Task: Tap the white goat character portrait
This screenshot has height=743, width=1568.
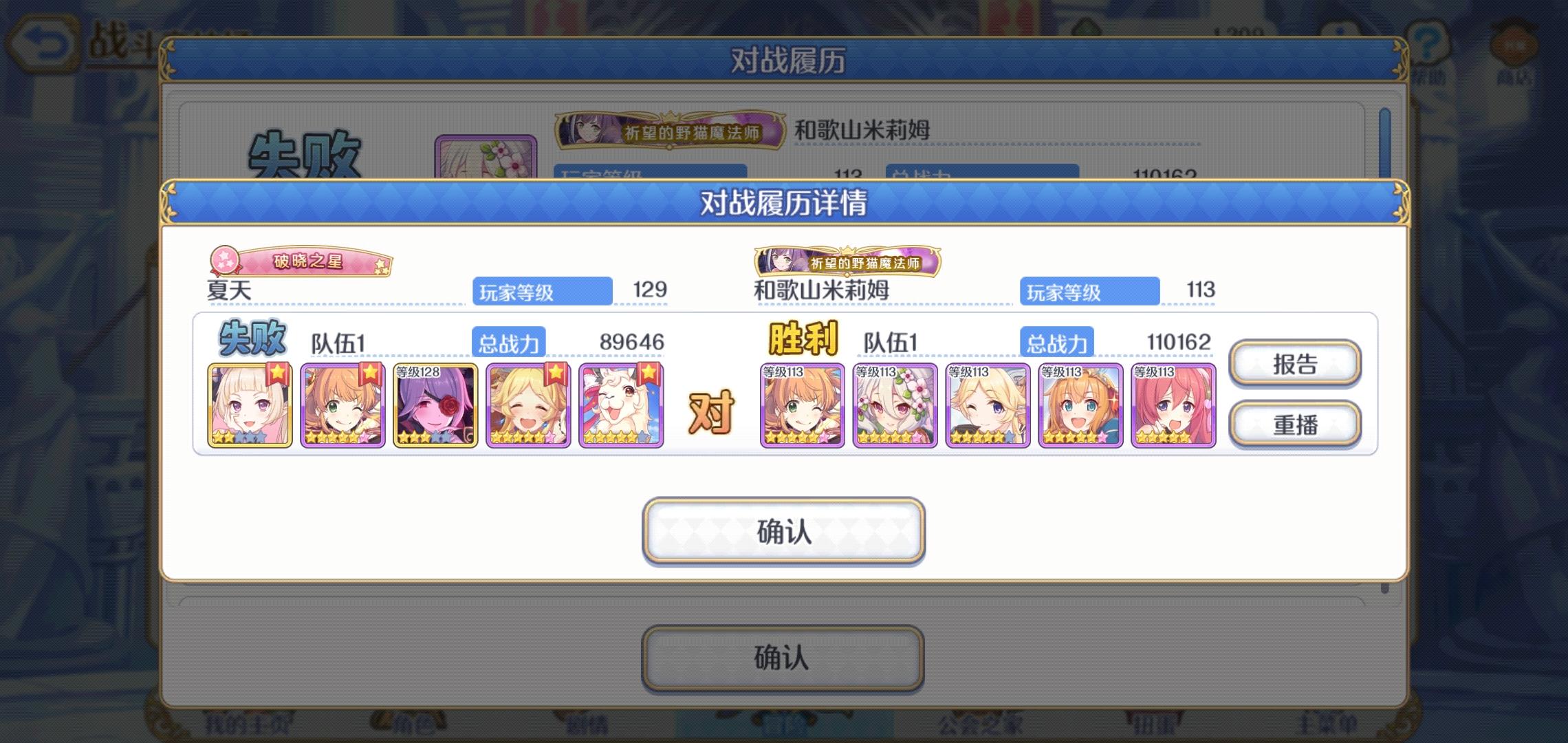Action: tap(620, 402)
